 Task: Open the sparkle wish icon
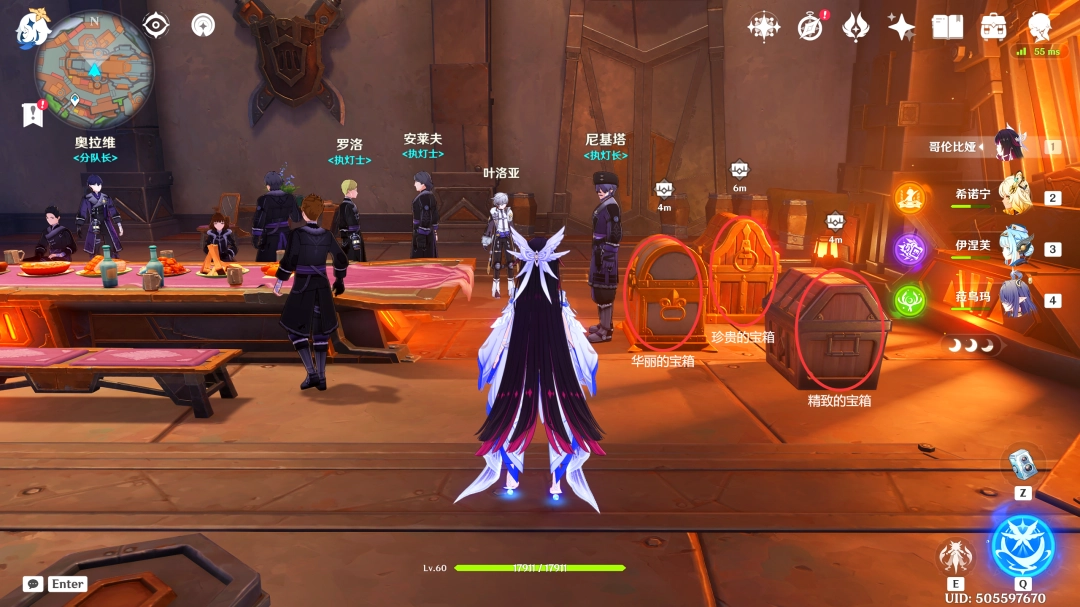pos(901,27)
